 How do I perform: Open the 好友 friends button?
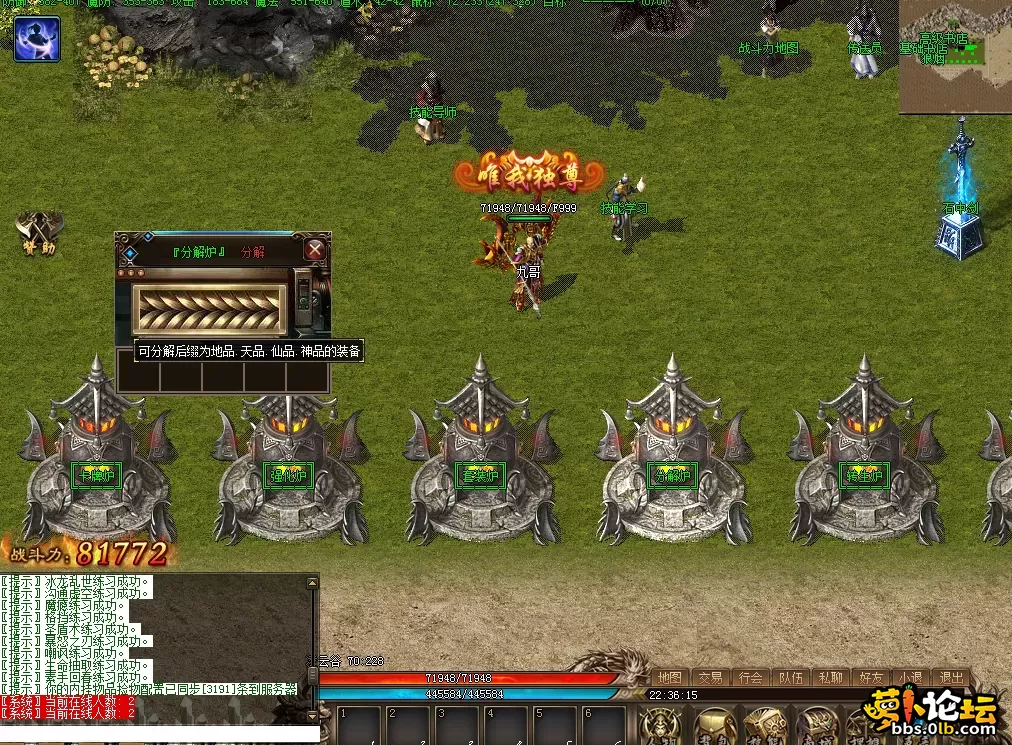click(x=871, y=677)
